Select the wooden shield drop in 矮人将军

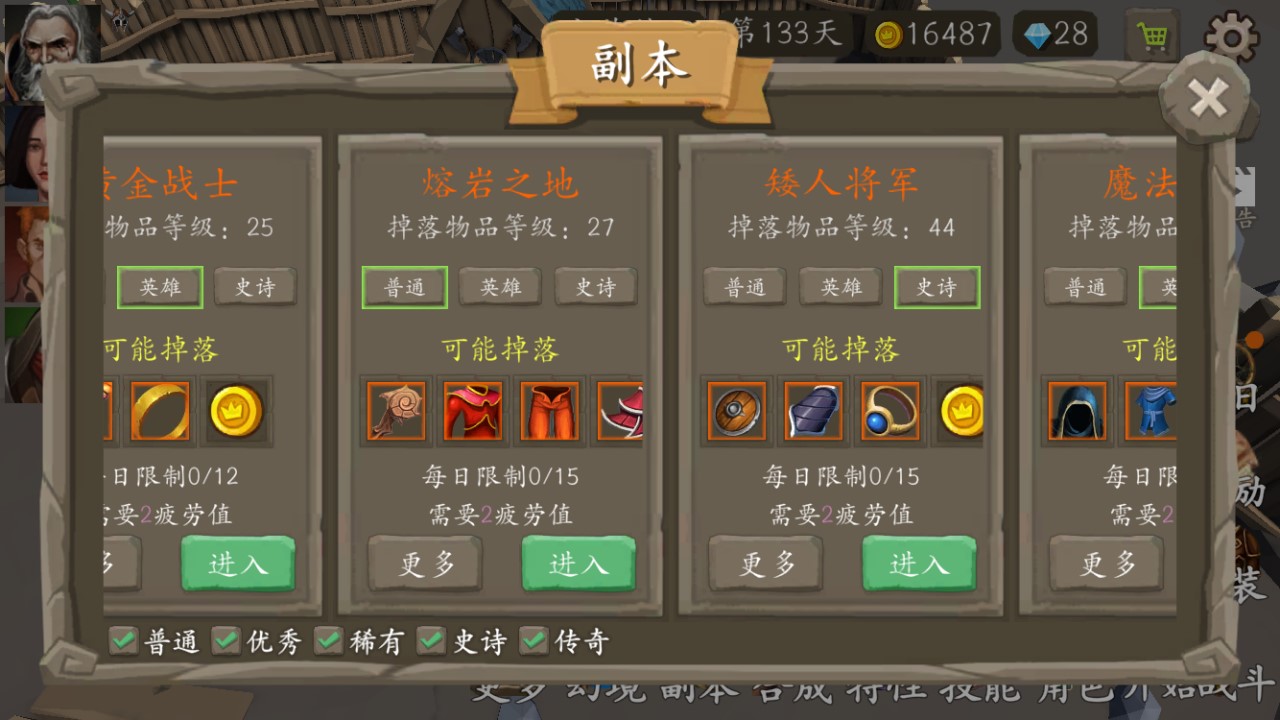point(737,412)
